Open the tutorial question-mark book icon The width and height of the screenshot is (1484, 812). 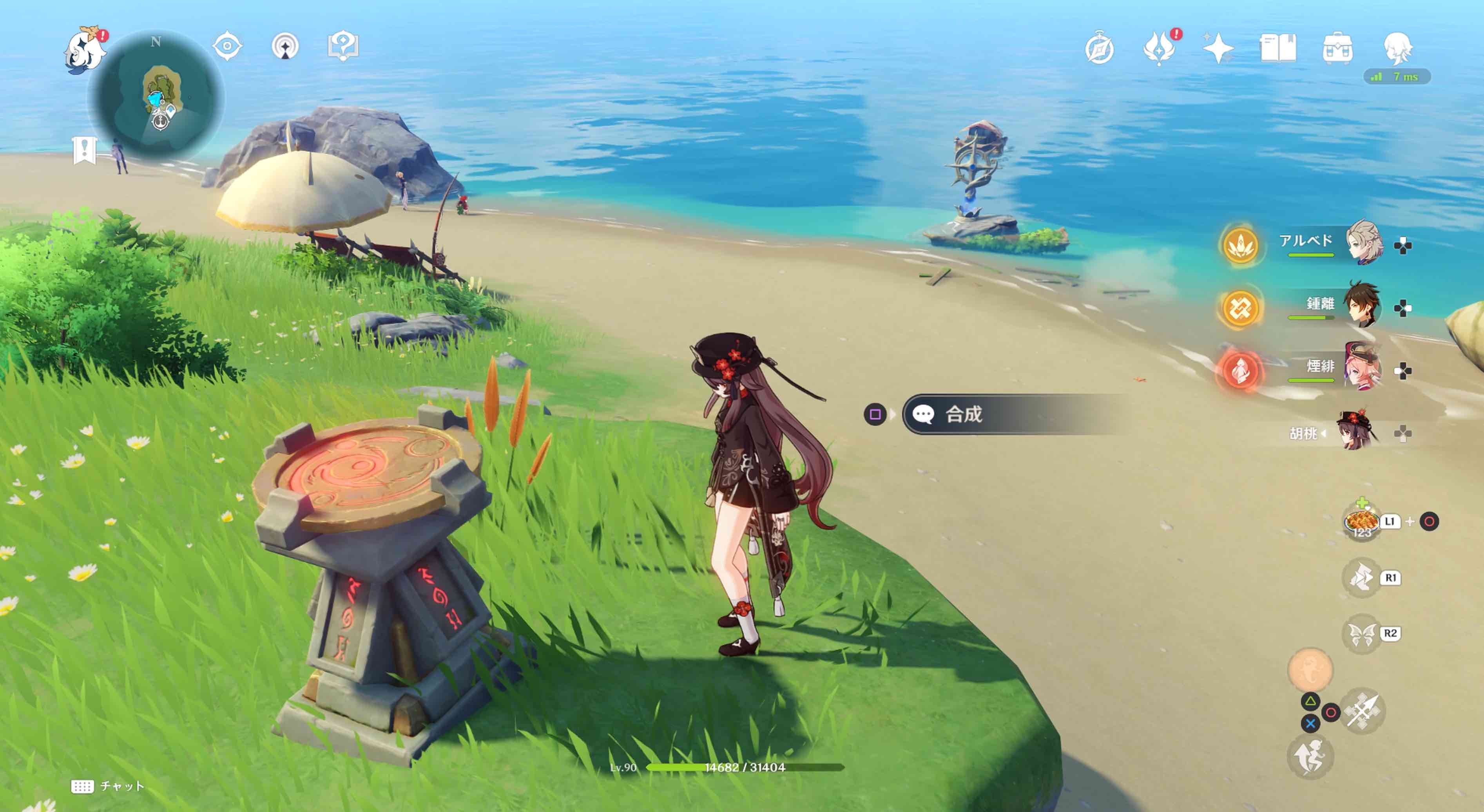click(x=343, y=46)
